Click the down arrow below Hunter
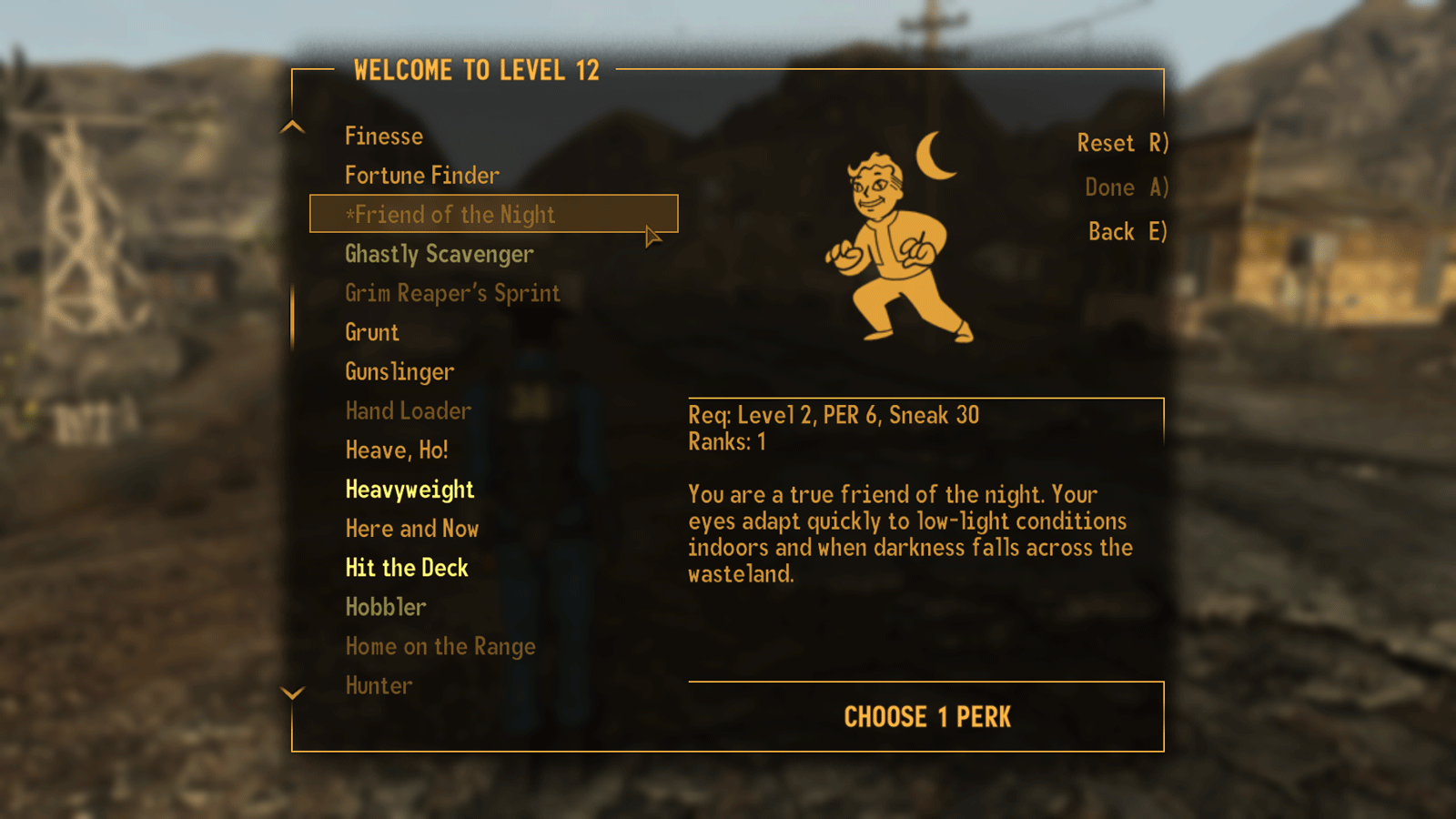1456x819 pixels. point(292,693)
